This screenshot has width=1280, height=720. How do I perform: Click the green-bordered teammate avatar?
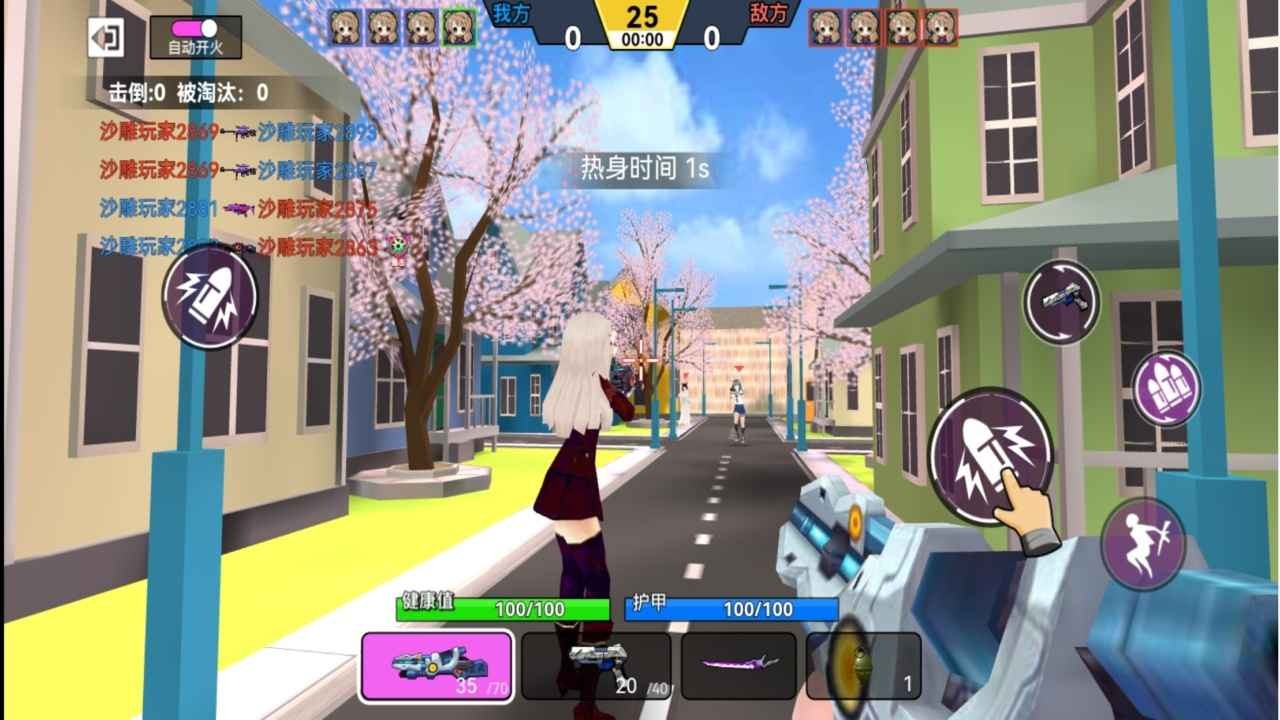460,28
